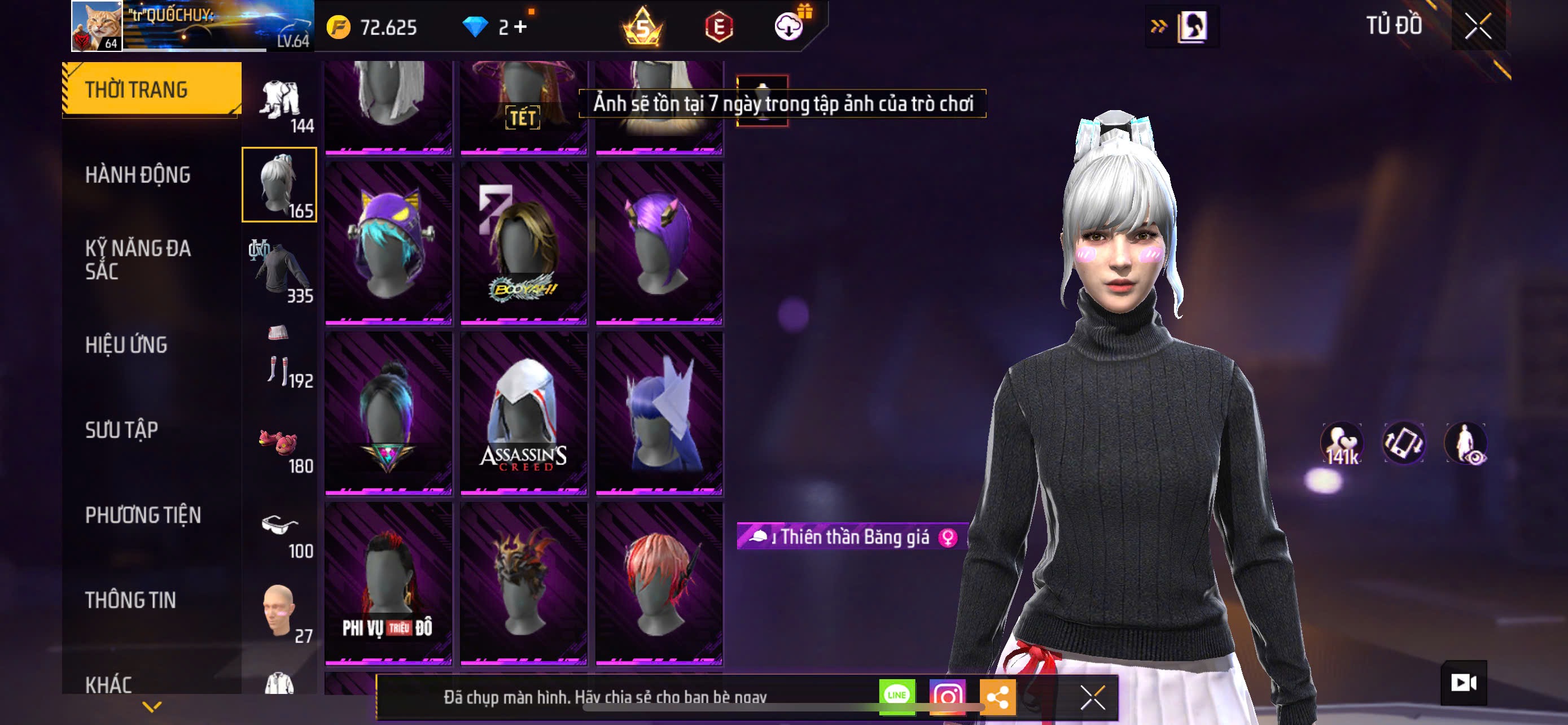The image size is (1568, 725).
Task: Share screenshot via LINE
Action: coord(897,696)
